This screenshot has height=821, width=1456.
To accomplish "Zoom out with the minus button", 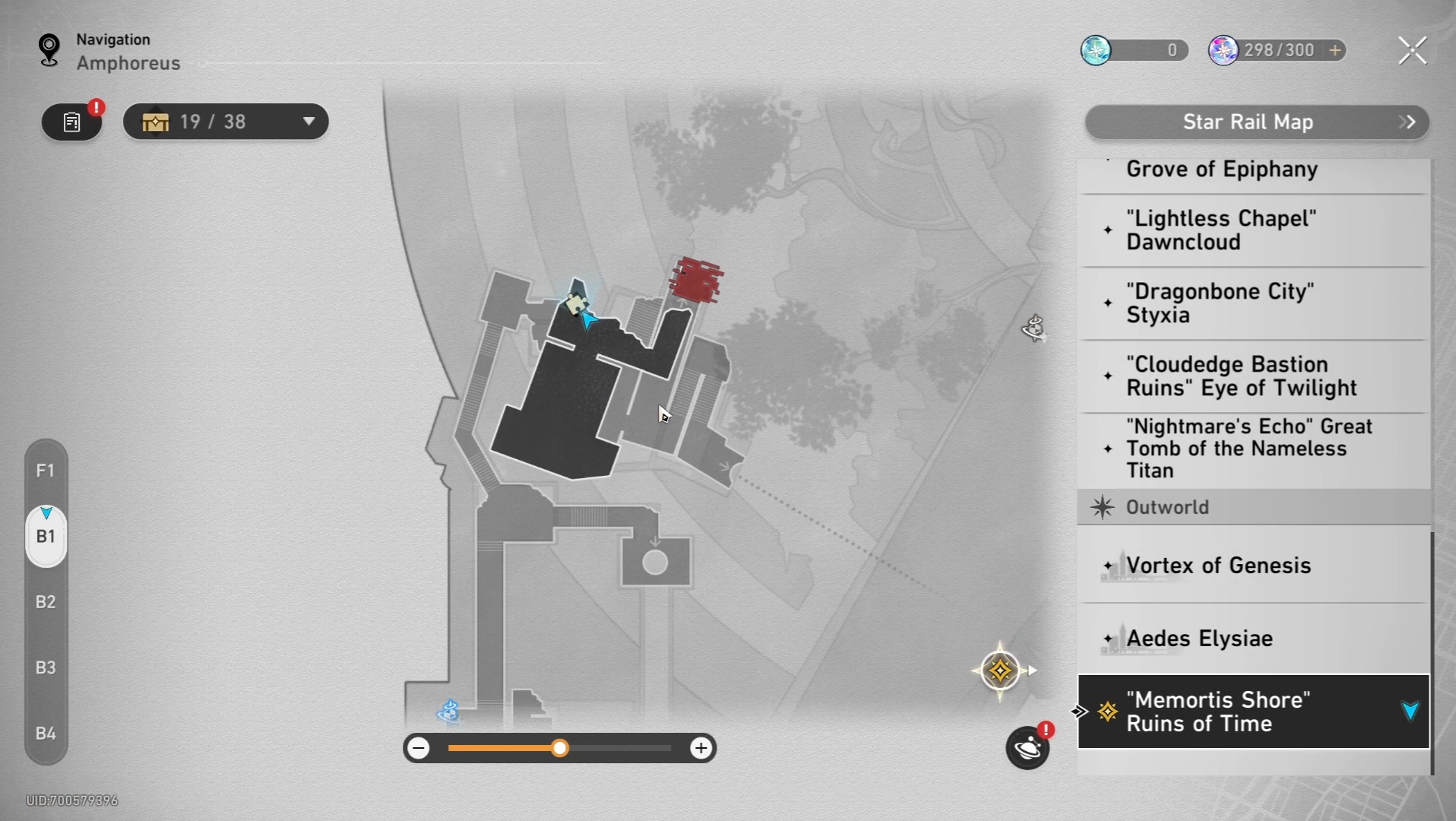I will point(419,749).
